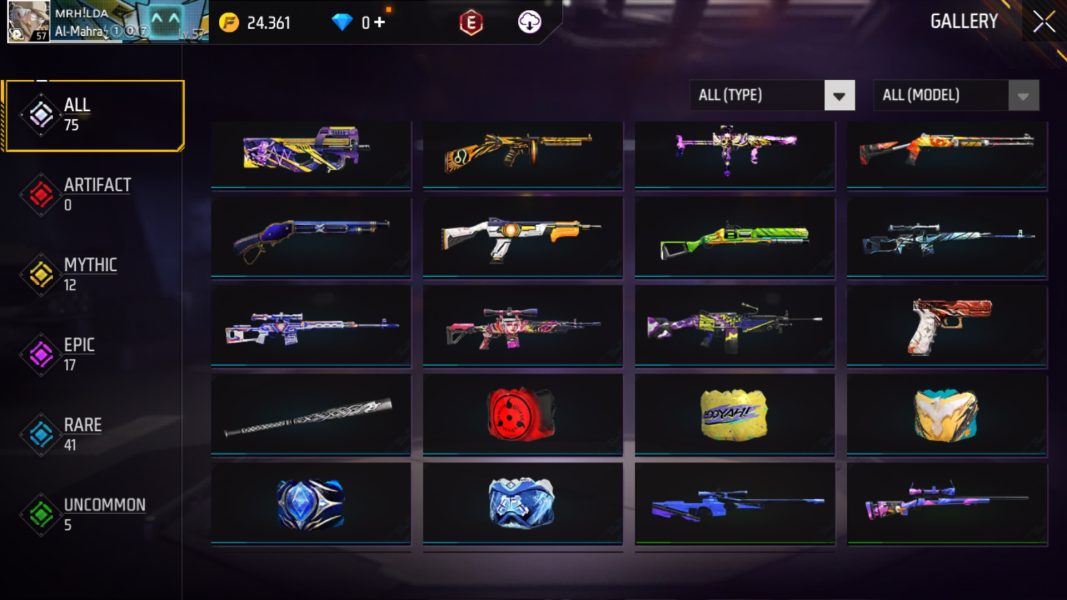1067x600 pixels.
Task: Open the ALL (TYPE) dropdown
Action: [771, 95]
